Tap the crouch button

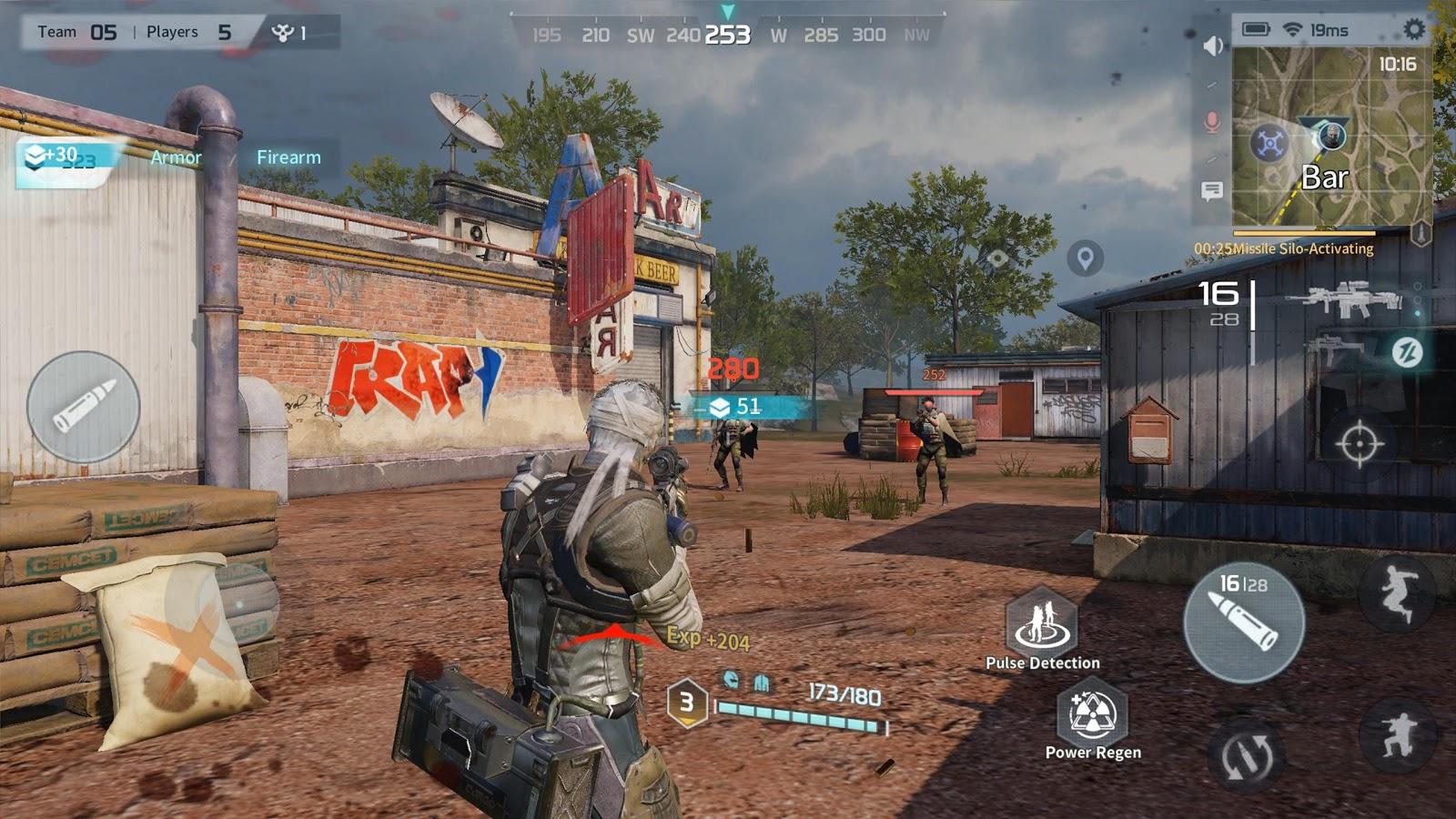pyautogui.click(x=1397, y=735)
